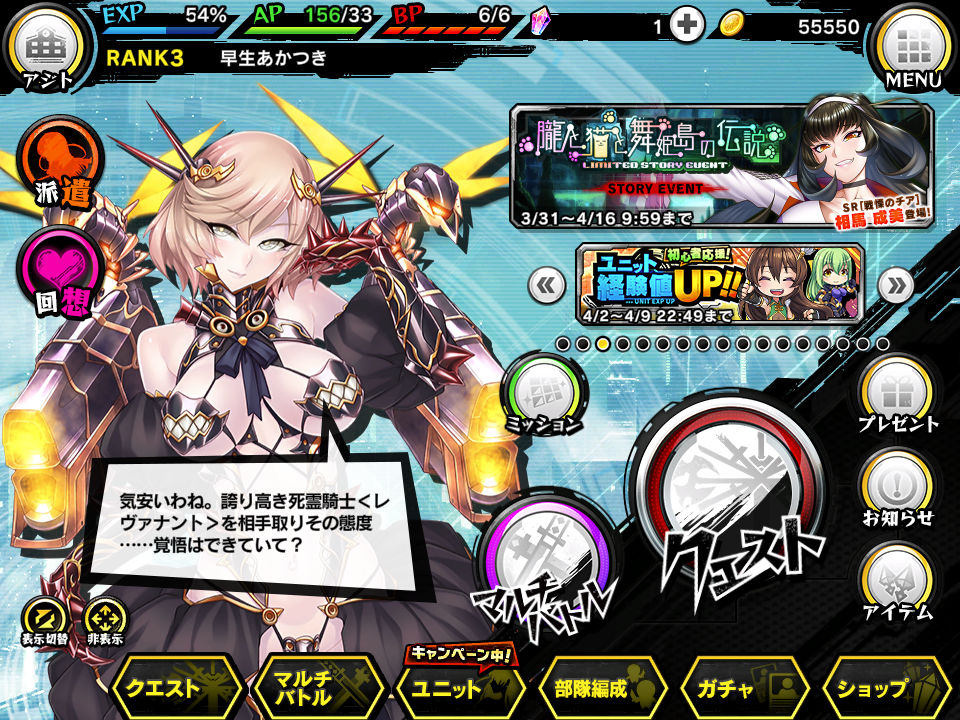Viewport: 960px width, 720px height.
Task: Show the previous banner with left arrow
Action: tap(545, 286)
